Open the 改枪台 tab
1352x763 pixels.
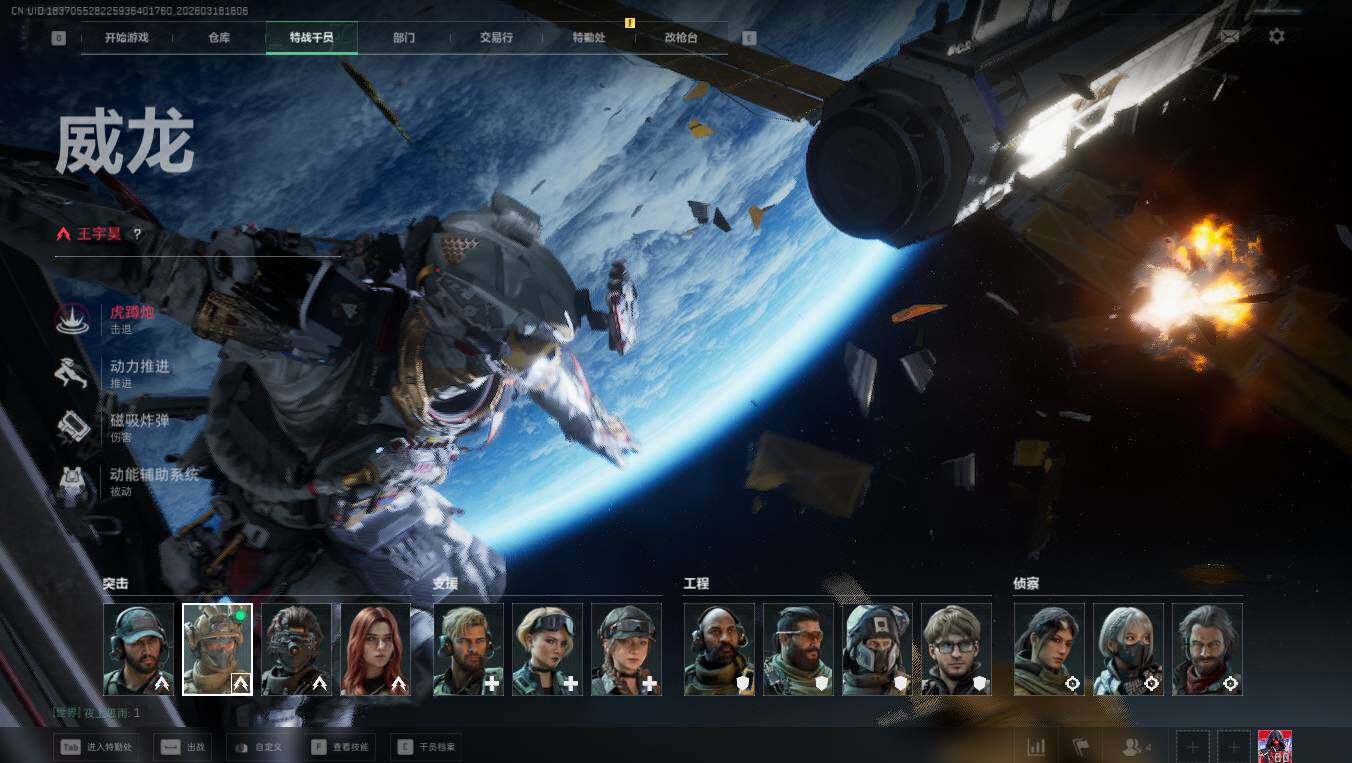click(681, 38)
